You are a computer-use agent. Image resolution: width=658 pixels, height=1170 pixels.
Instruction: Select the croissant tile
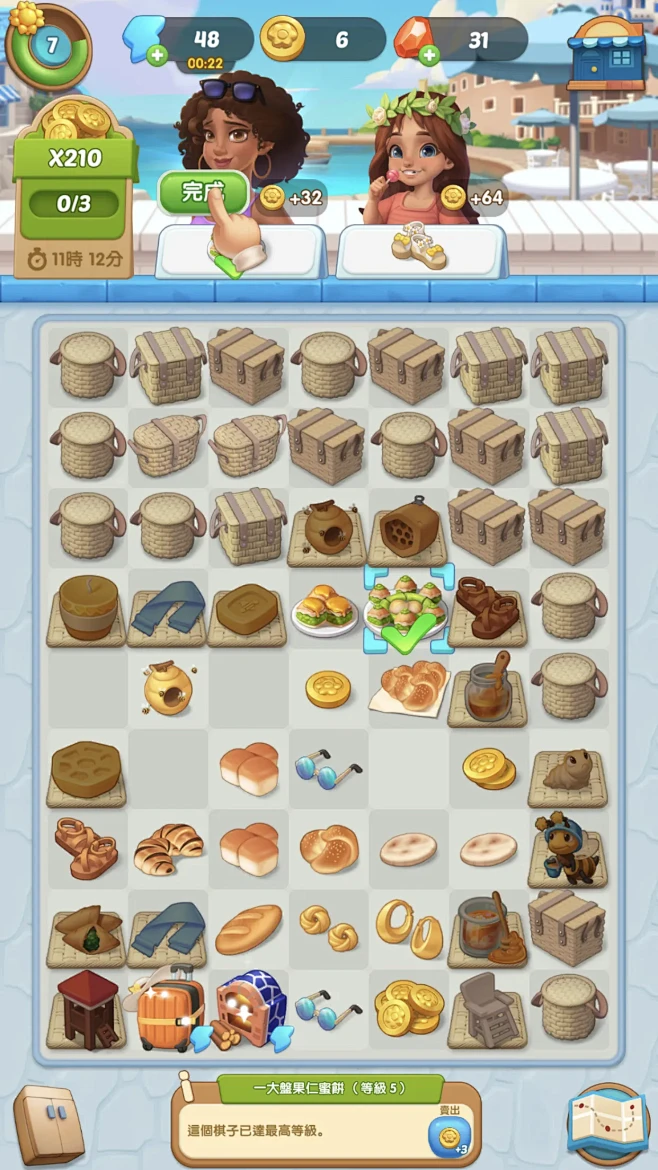[168, 849]
